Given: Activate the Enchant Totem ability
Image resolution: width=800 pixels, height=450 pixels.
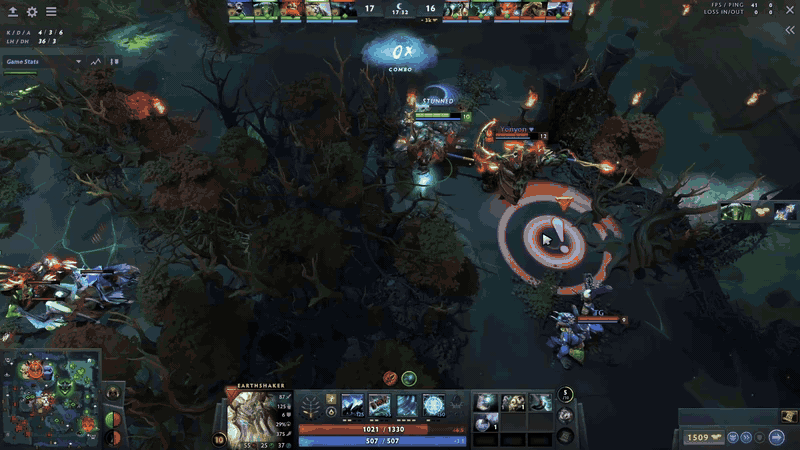Looking at the screenshot, I should (381, 405).
